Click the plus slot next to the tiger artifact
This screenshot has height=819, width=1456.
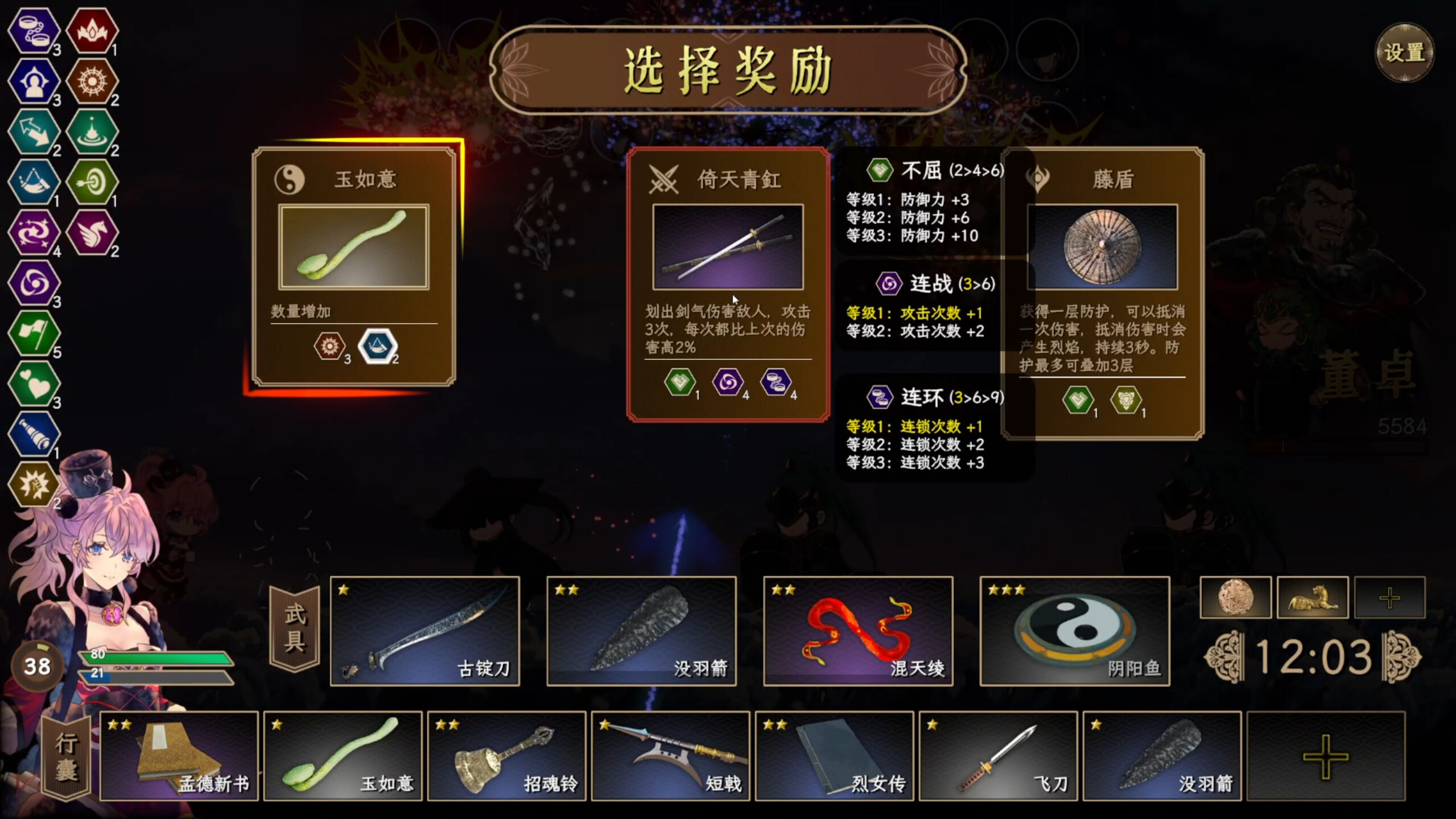1389,598
